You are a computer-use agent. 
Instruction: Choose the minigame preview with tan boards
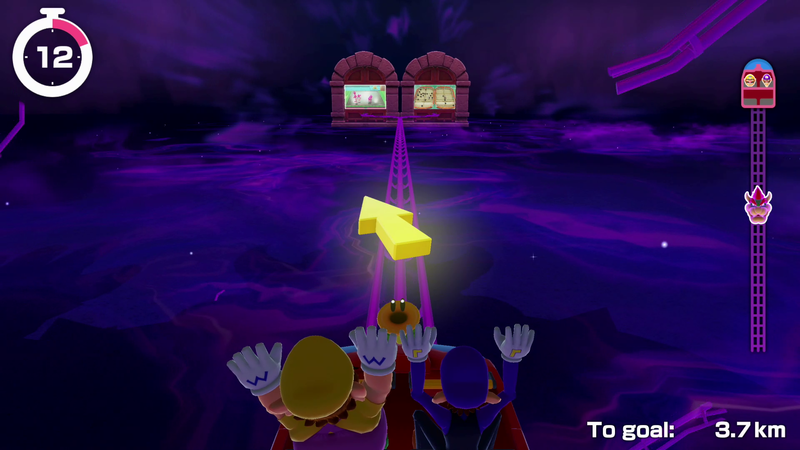[x=435, y=97]
